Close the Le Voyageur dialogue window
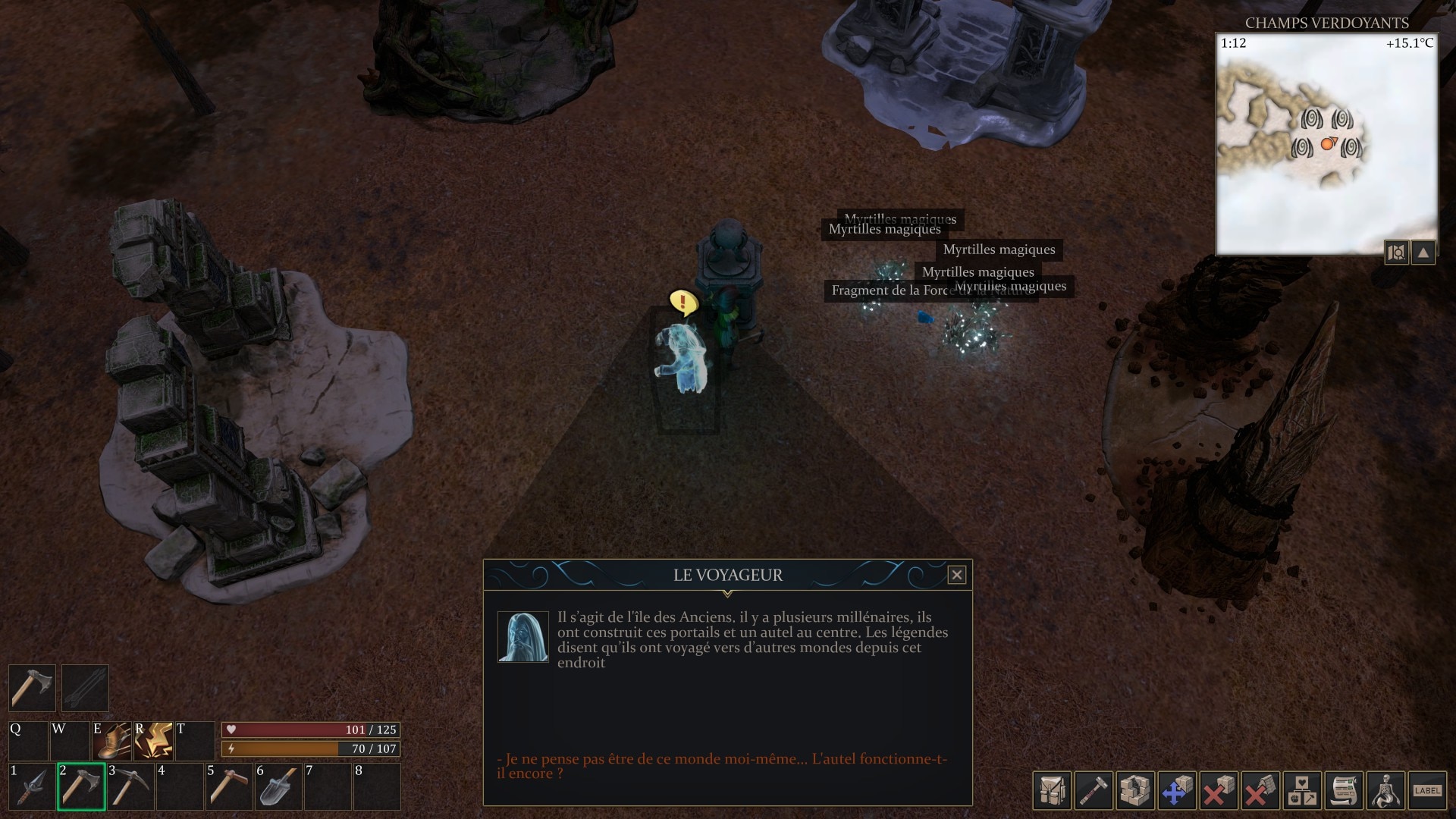1456x819 pixels. pyautogui.click(x=956, y=575)
